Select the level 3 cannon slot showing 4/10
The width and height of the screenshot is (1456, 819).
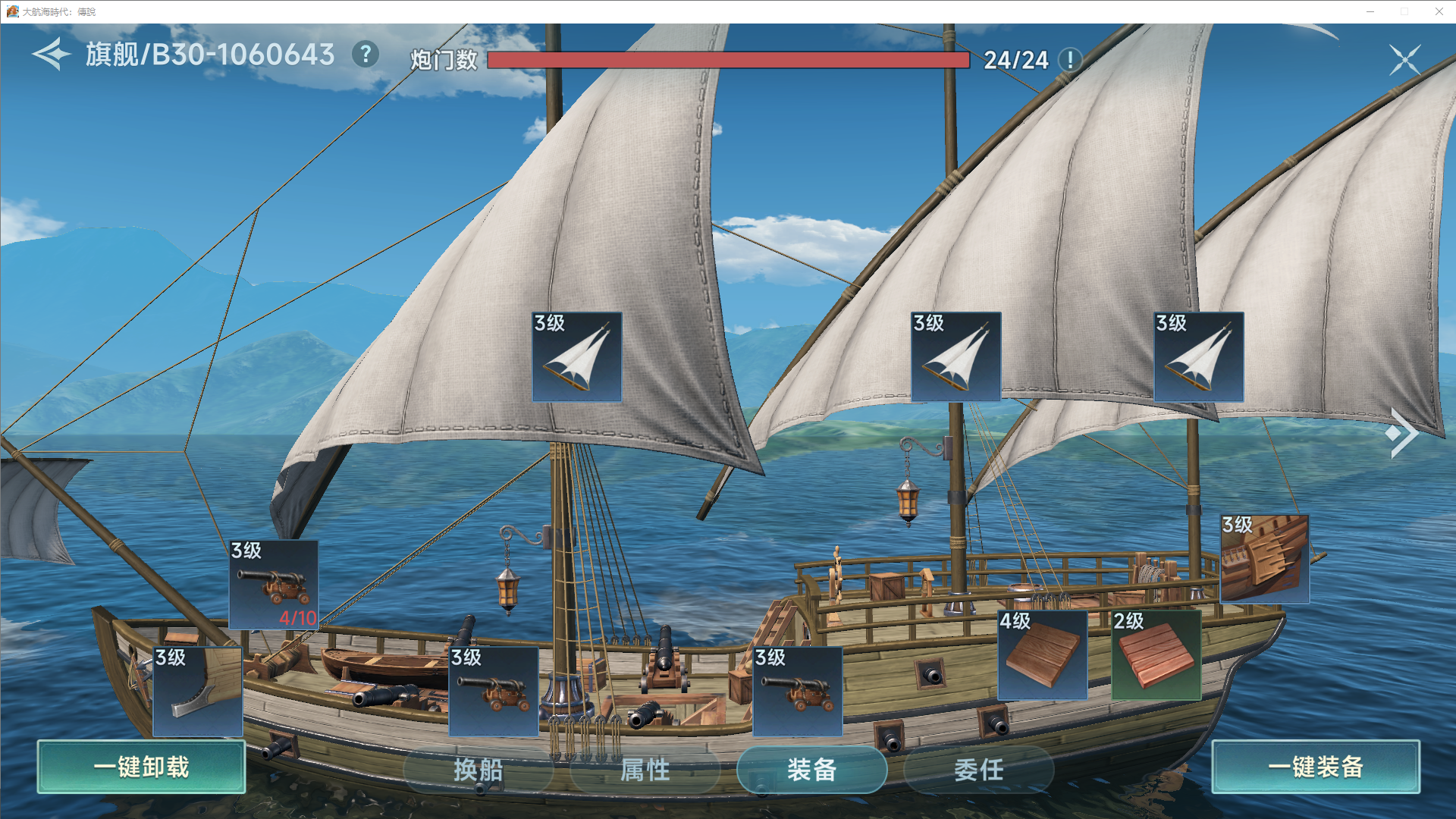[x=274, y=585]
